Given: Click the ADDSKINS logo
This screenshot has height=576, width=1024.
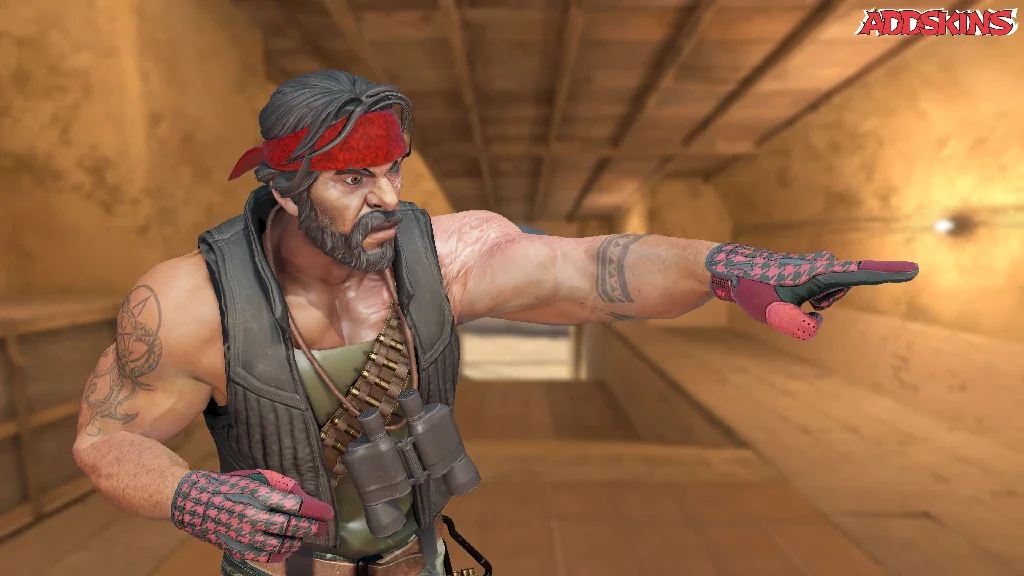Looking at the screenshot, I should [x=938, y=23].
